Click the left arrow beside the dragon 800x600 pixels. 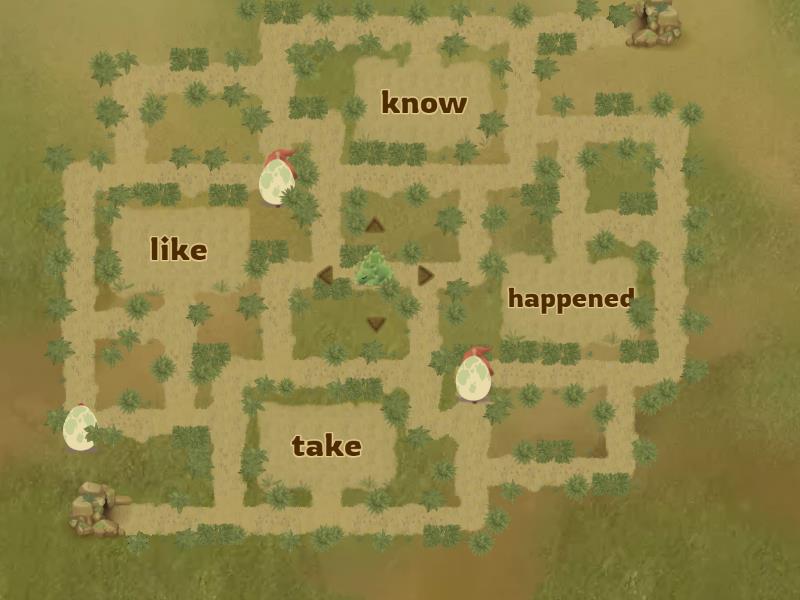pyautogui.click(x=325, y=274)
